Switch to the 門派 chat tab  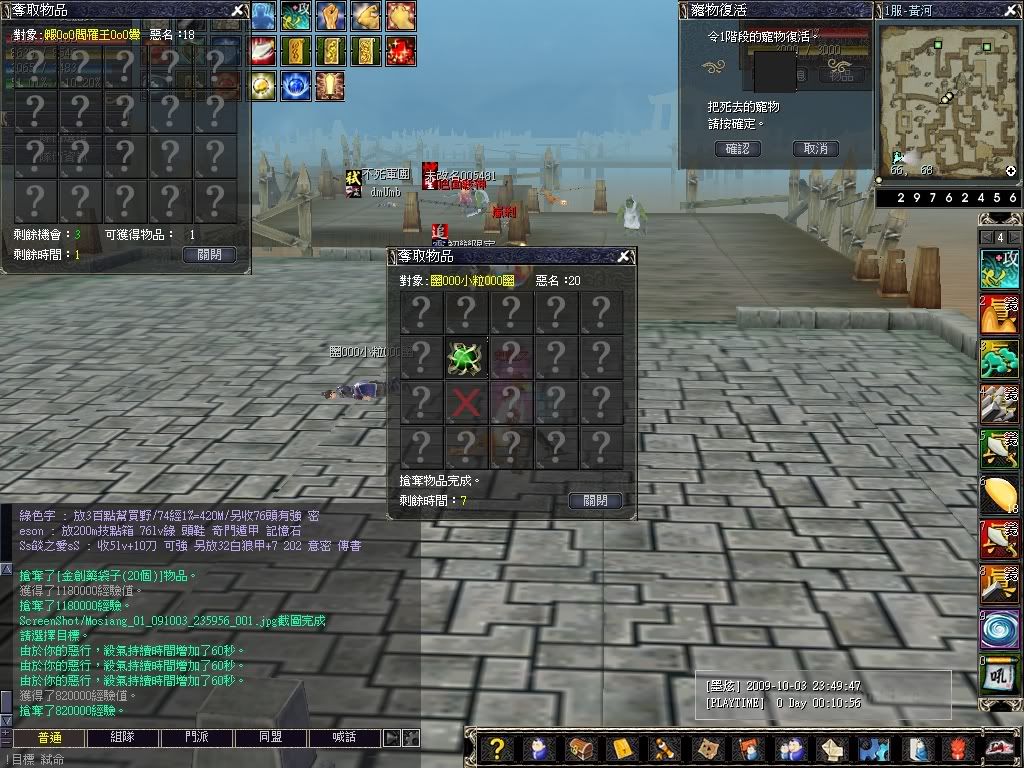click(x=197, y=738)
